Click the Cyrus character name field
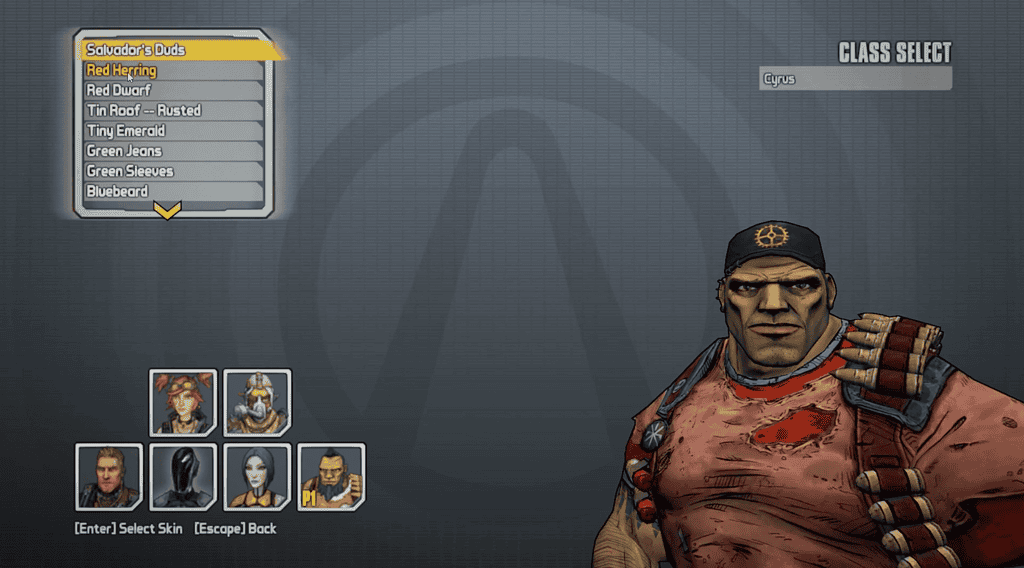Image resolution: width=1024 pixels, height=568 pixels. pyautogui.click(x=855, y=78)
